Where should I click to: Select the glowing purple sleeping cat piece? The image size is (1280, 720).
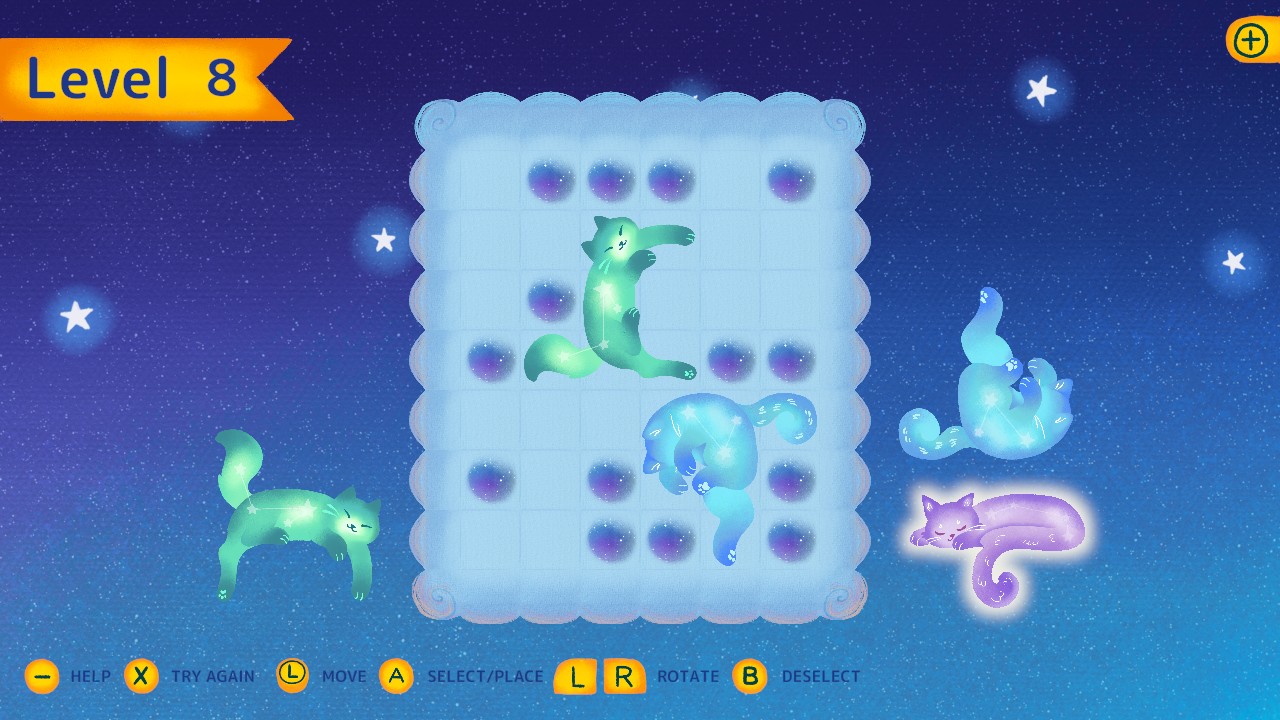tap(1000, 525)
